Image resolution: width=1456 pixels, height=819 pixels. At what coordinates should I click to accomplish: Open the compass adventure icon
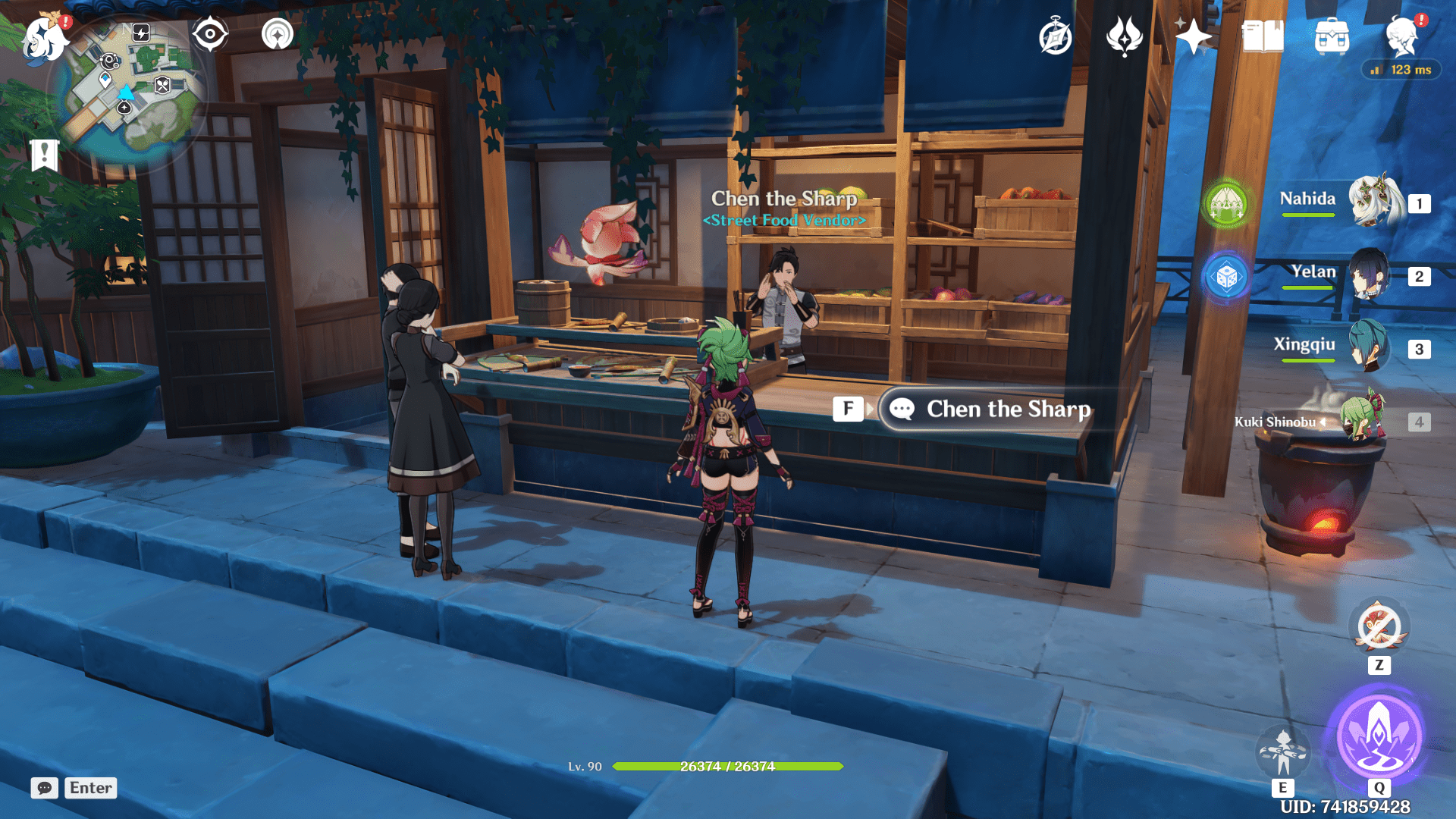click(1055, 37)
